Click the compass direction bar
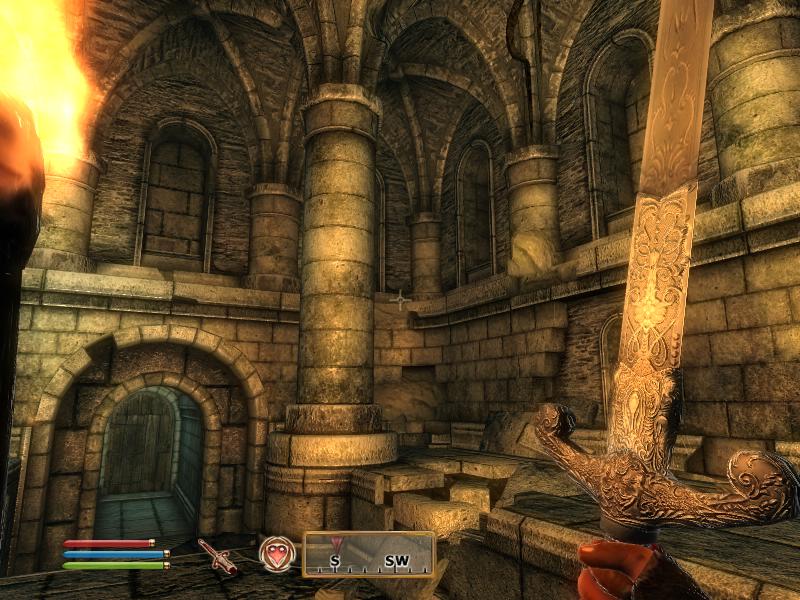The height and width of the screenshot is (600, 800). point(369,554)
